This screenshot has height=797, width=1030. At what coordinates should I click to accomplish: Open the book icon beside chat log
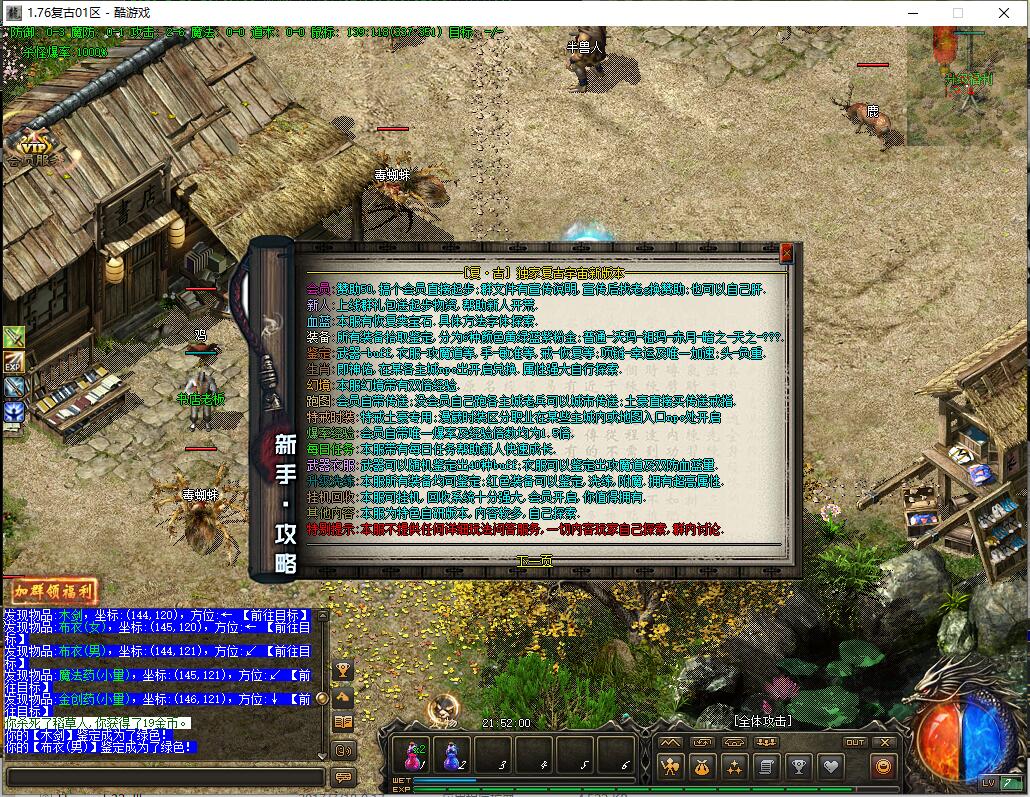(343, 722)
